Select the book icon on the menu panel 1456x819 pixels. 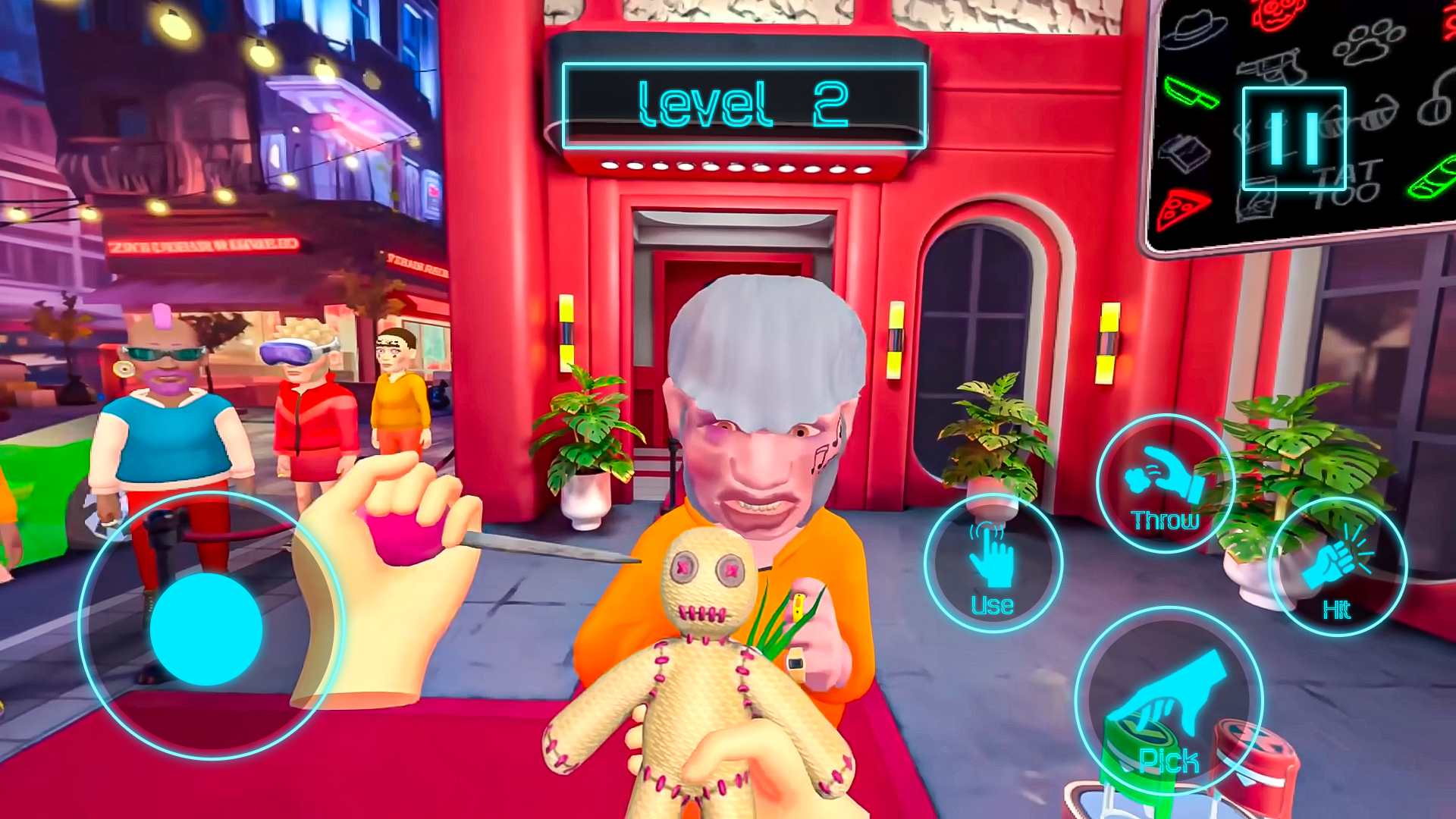tap(1186, 152)
